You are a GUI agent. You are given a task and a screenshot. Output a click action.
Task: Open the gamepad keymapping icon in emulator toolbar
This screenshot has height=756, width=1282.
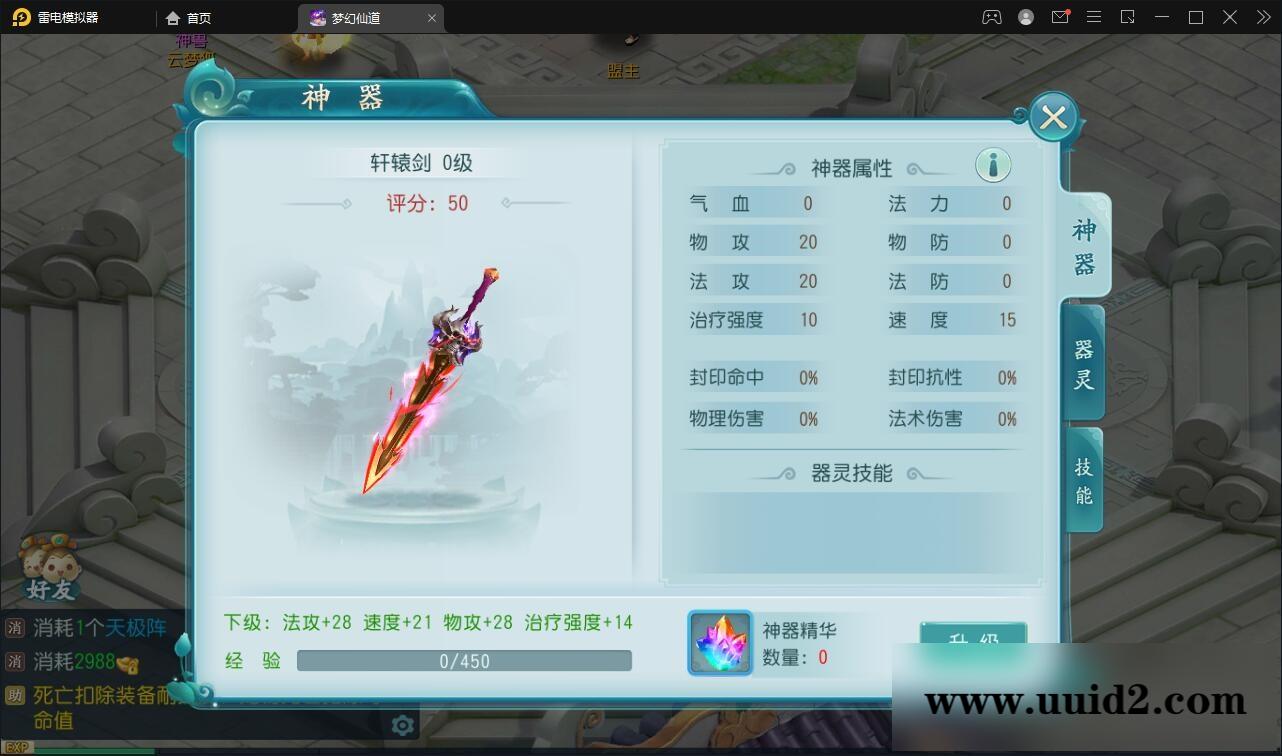point(990,17)
